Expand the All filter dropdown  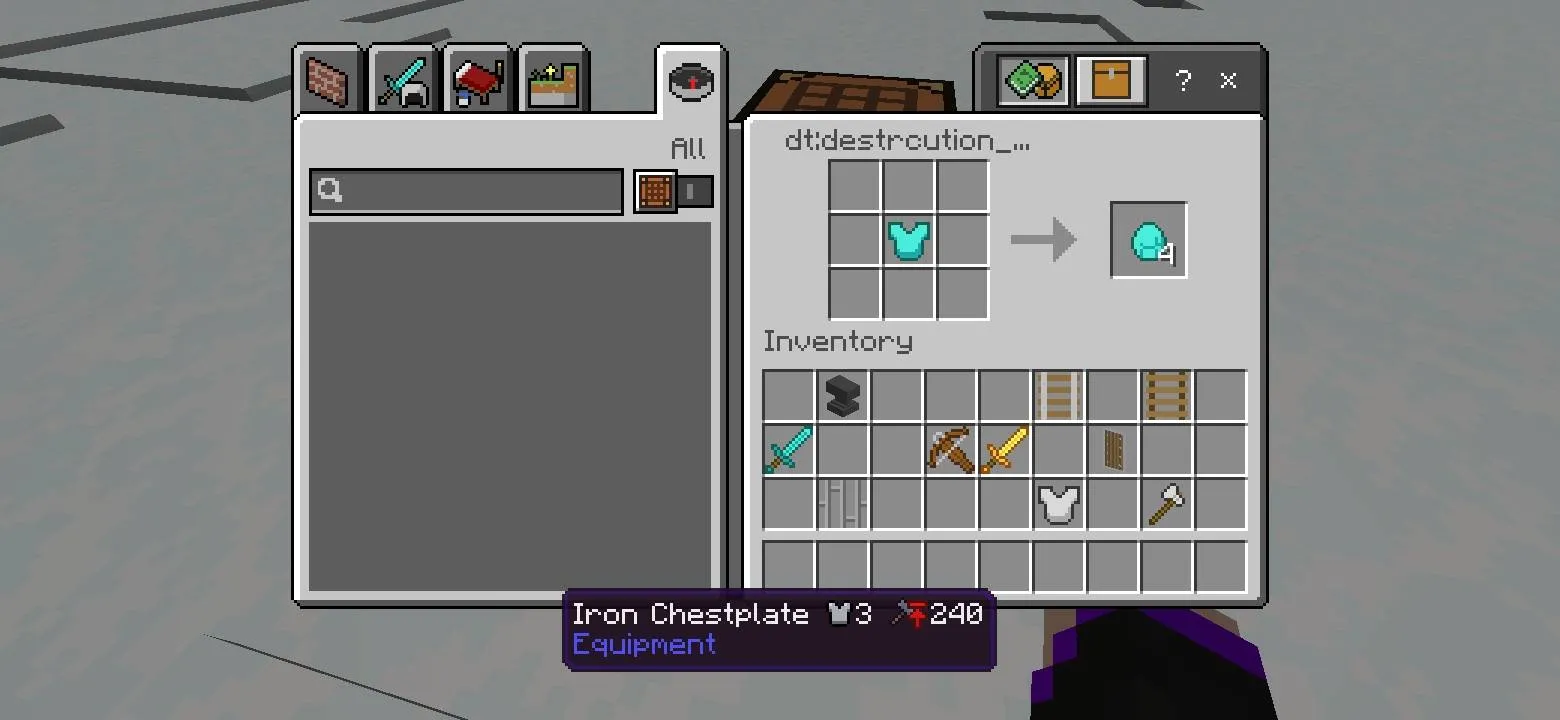pos(689,148)
